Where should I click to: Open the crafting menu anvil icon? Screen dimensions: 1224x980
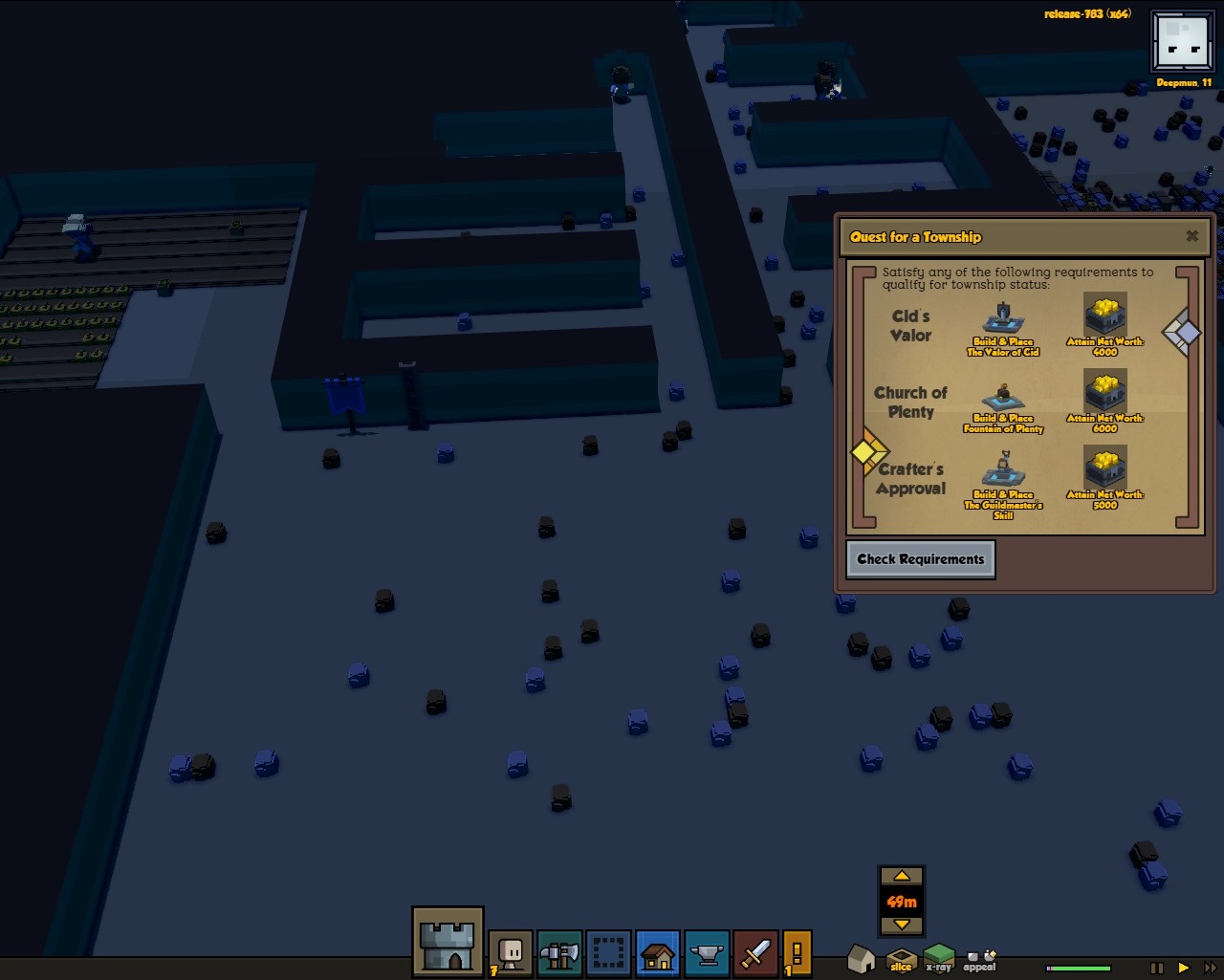(707, 953)
